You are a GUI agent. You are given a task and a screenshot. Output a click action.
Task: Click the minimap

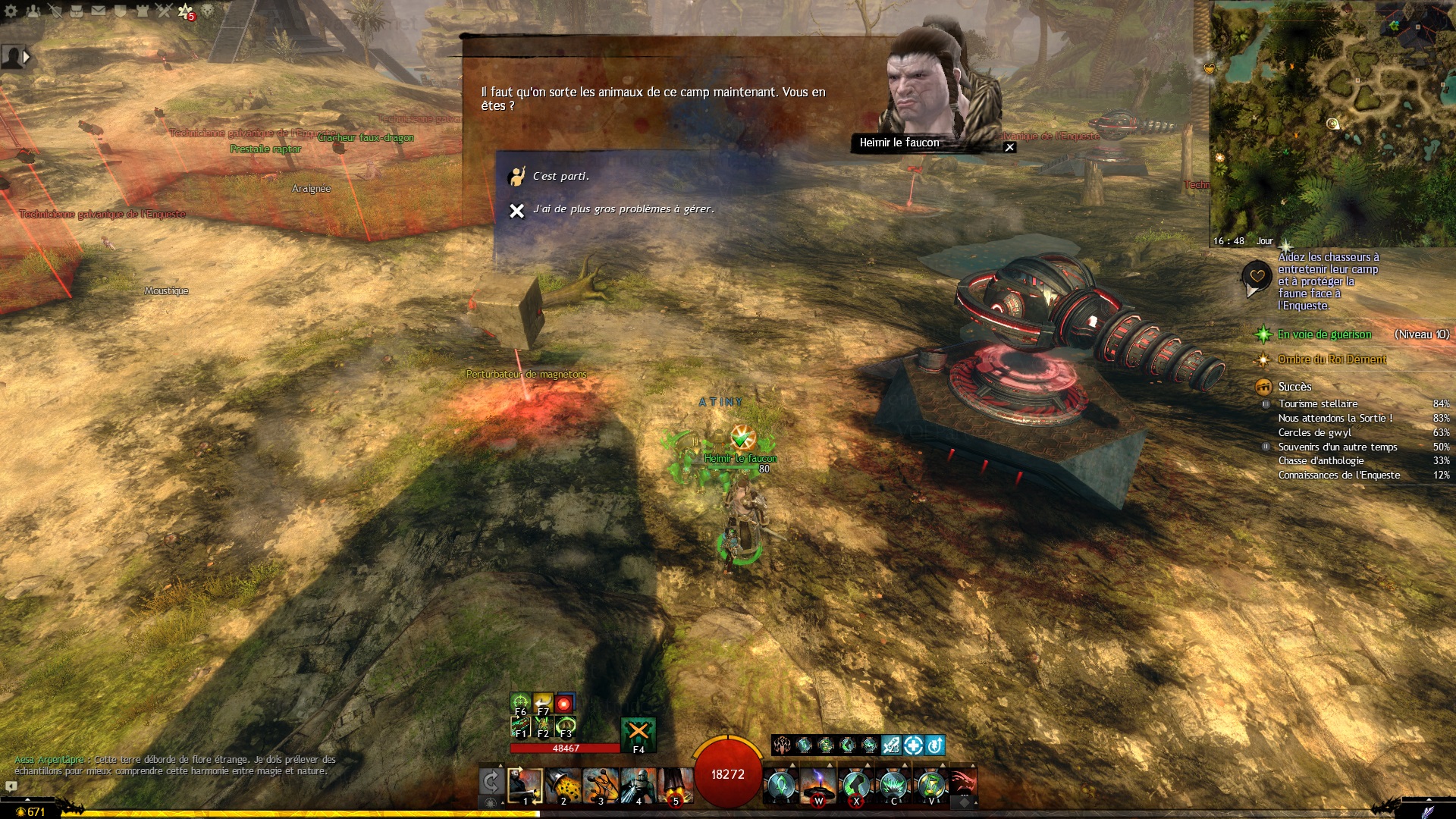pyautogui.click(x=1332, y=121)
